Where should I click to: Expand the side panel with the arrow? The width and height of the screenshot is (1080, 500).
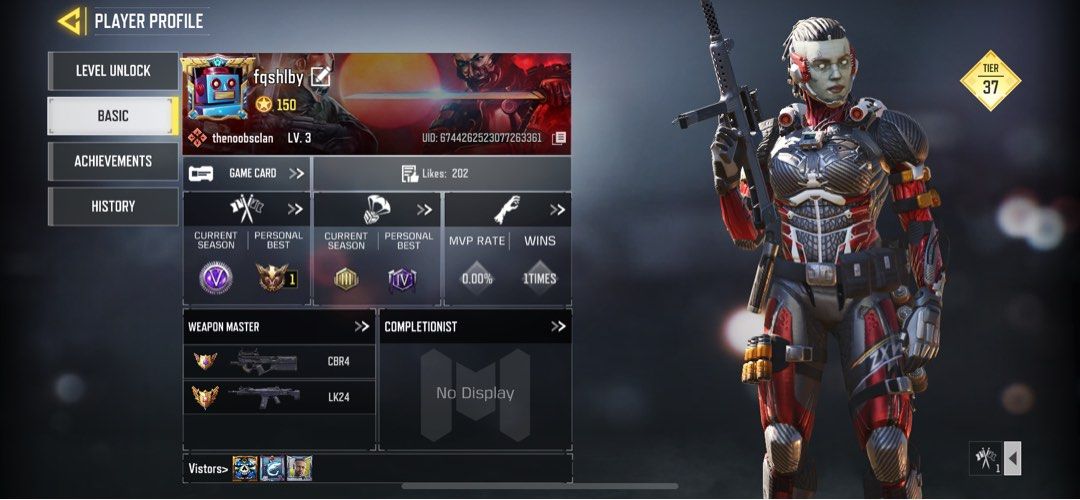[1012, 458]
